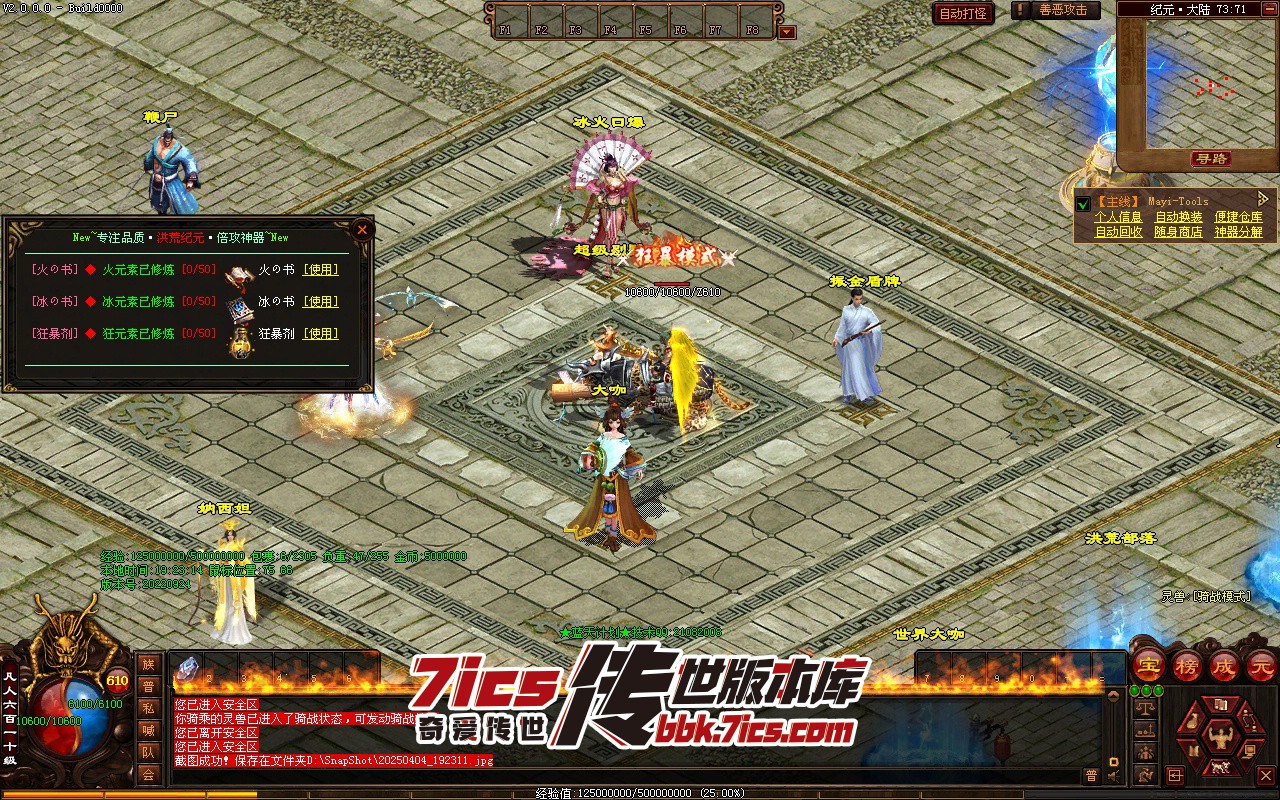This screenshot has height=800, width=1280.
Task: Open the 宝 treasure round button
Action: (1148, 665)
